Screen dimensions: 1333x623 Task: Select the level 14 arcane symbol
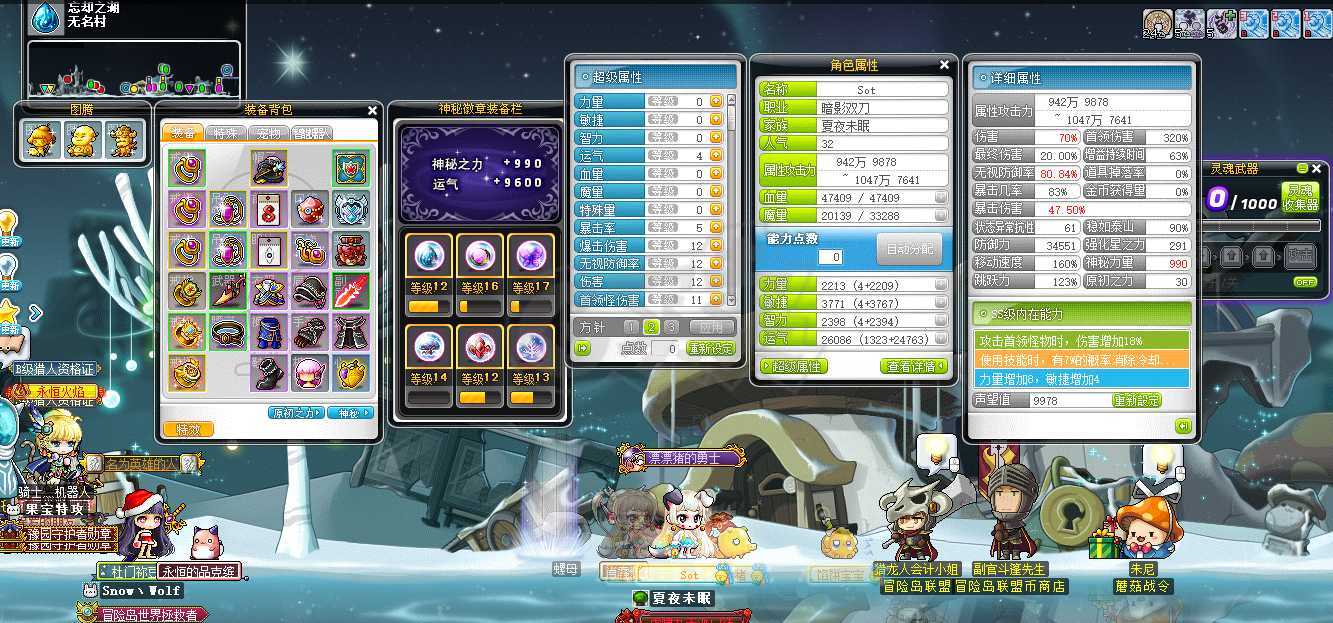(x=429, y=347)
